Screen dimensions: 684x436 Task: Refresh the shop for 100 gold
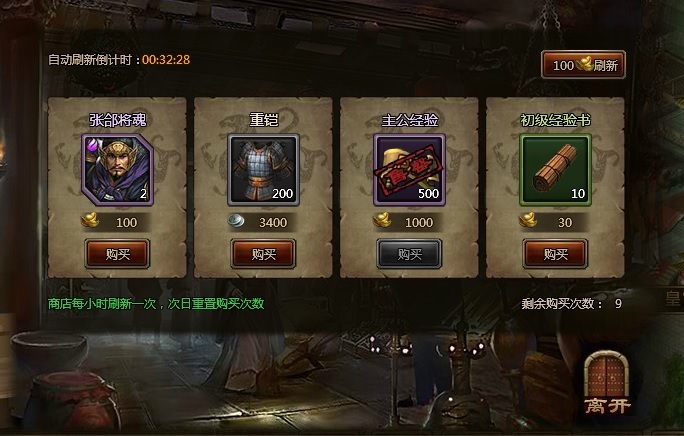584,65
